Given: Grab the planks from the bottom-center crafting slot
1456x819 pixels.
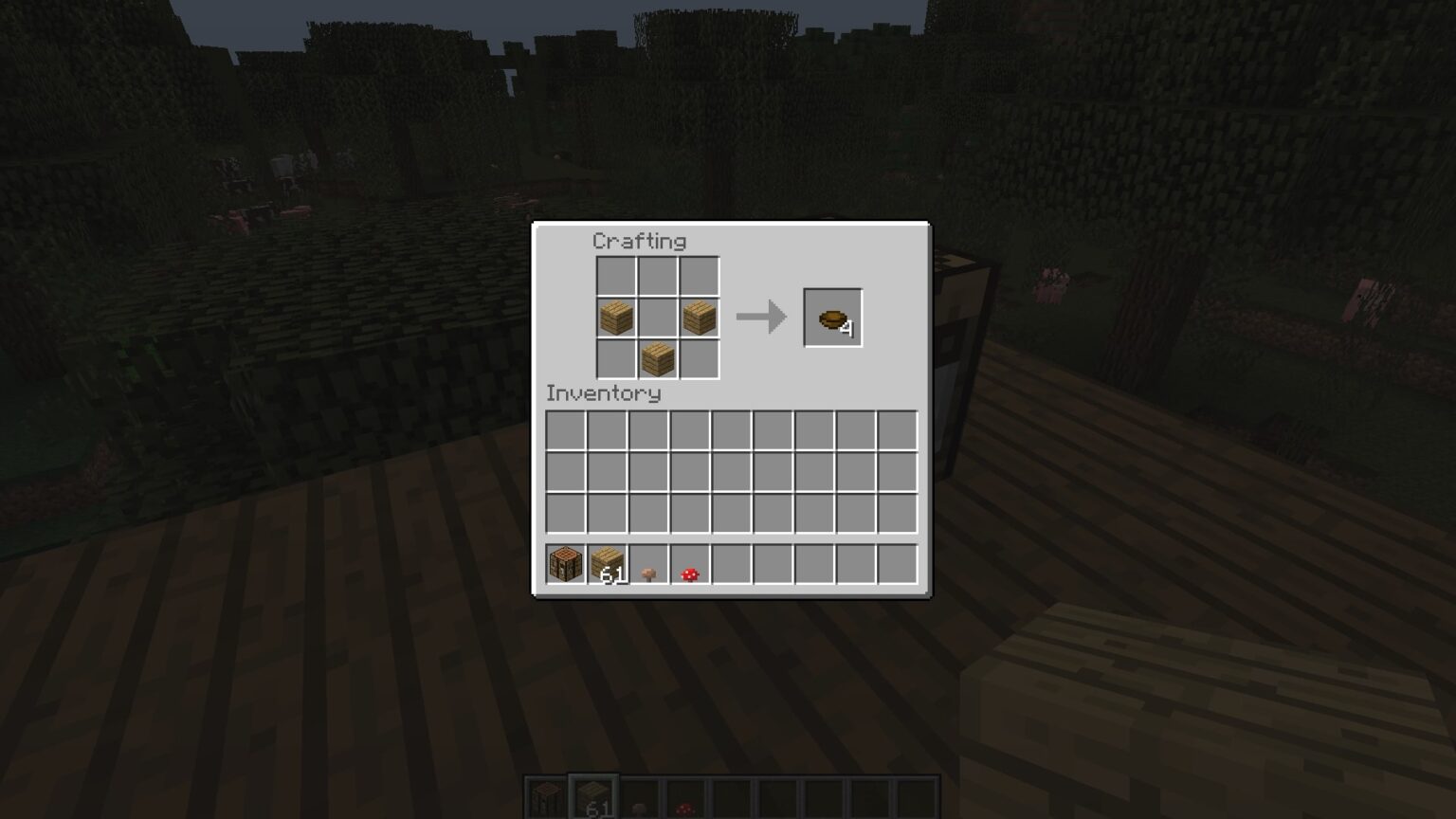Looking at the screenshot, I should pos(657,358).
